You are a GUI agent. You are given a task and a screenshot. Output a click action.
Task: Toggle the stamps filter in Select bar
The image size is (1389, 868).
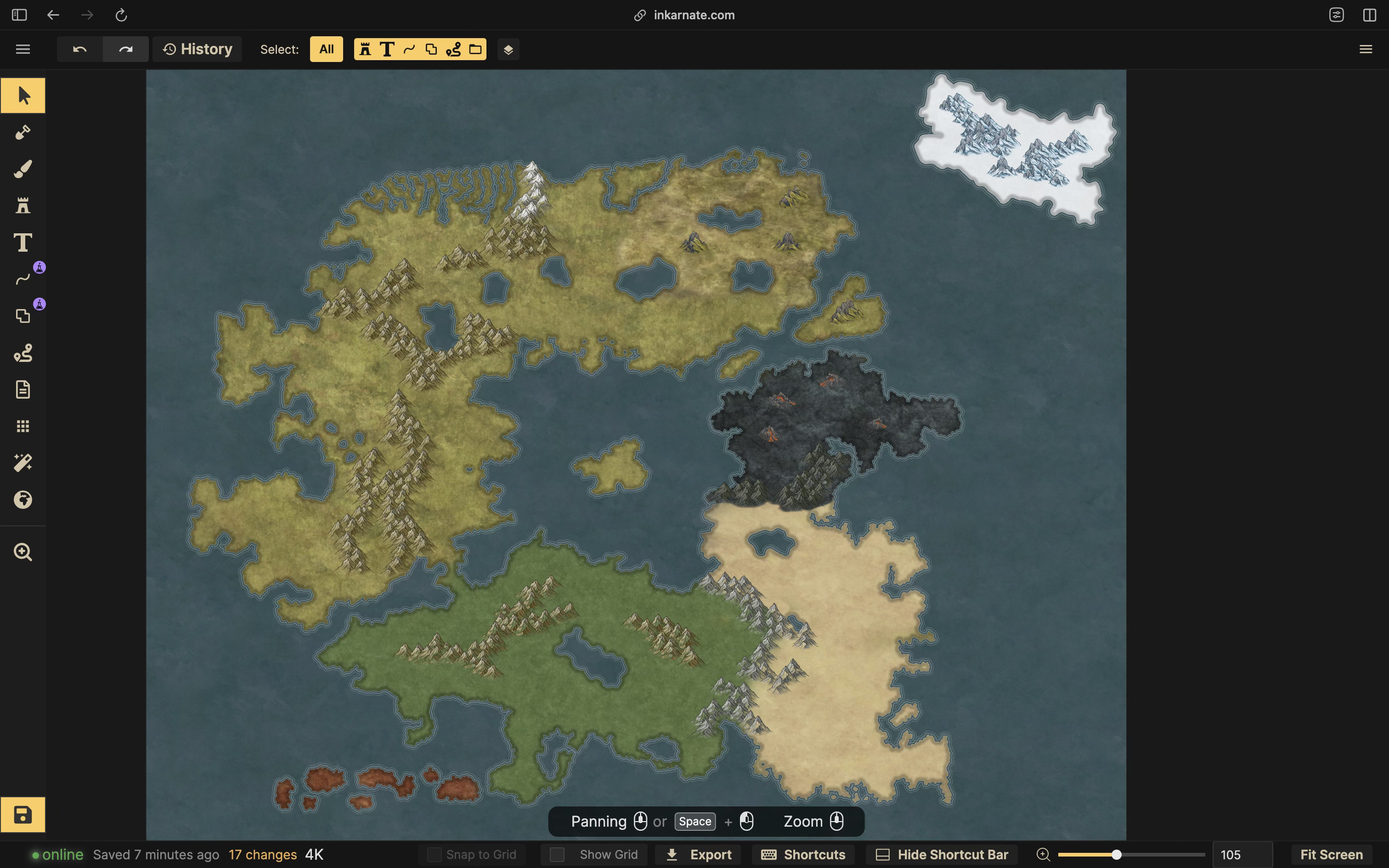point(365,49)
